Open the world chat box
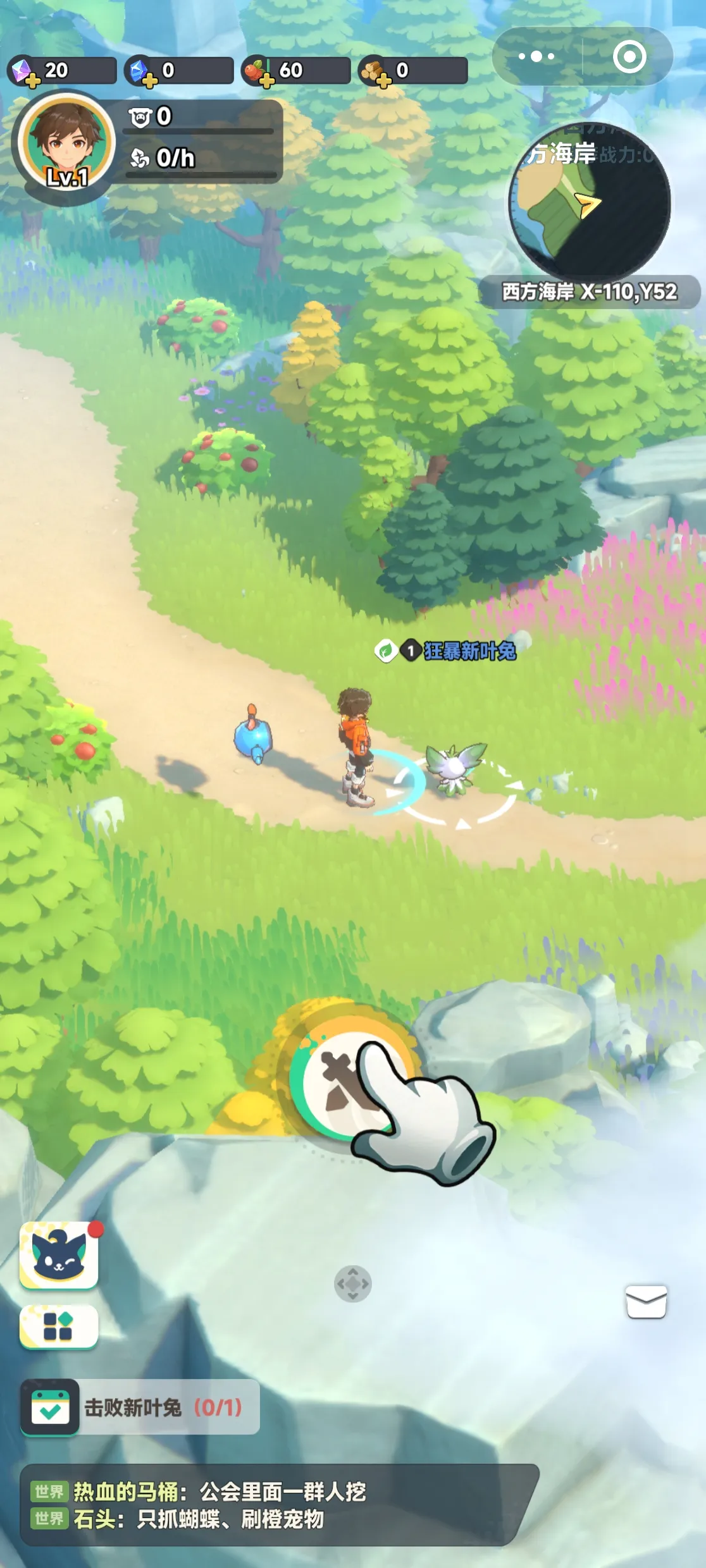This screenshot has height=1568, width=706. [x=278, y=1504]
